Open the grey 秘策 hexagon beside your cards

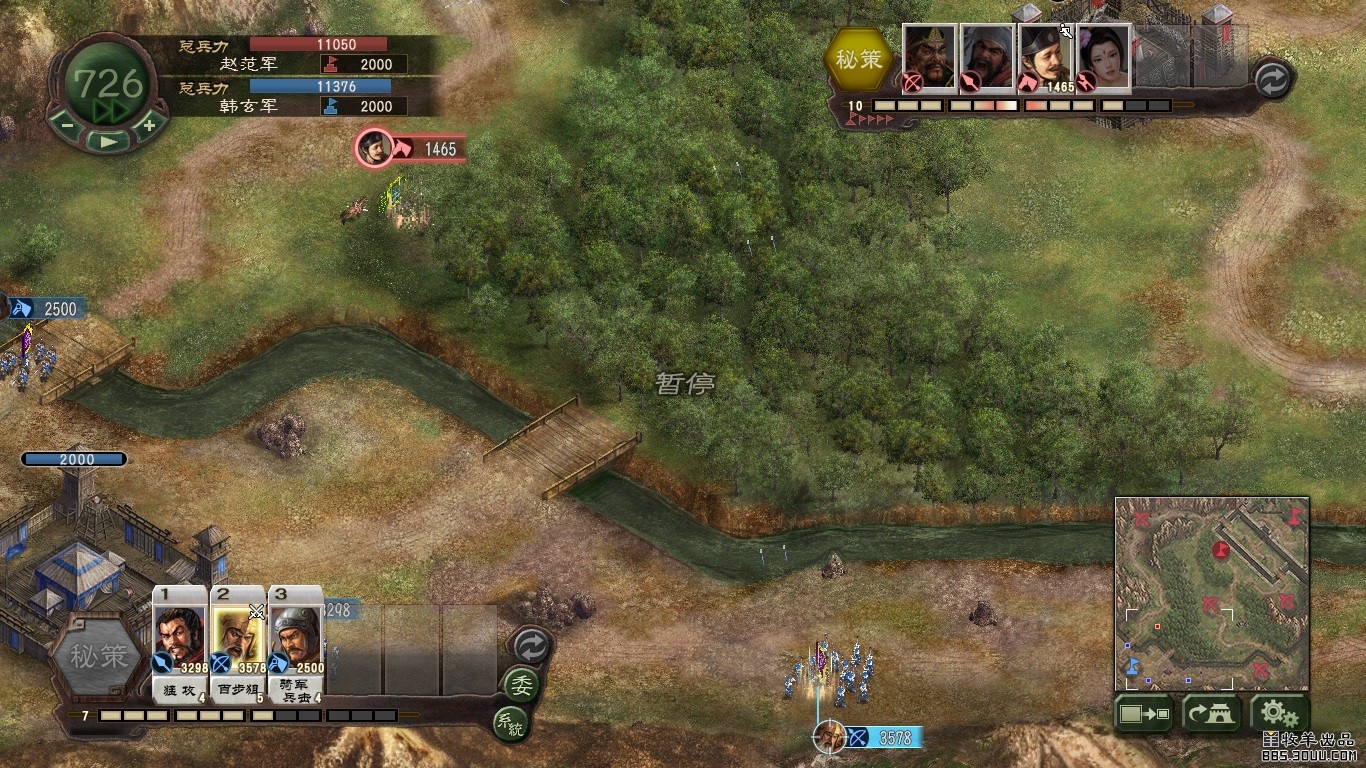pyautogui.click(x=99, y=657)
